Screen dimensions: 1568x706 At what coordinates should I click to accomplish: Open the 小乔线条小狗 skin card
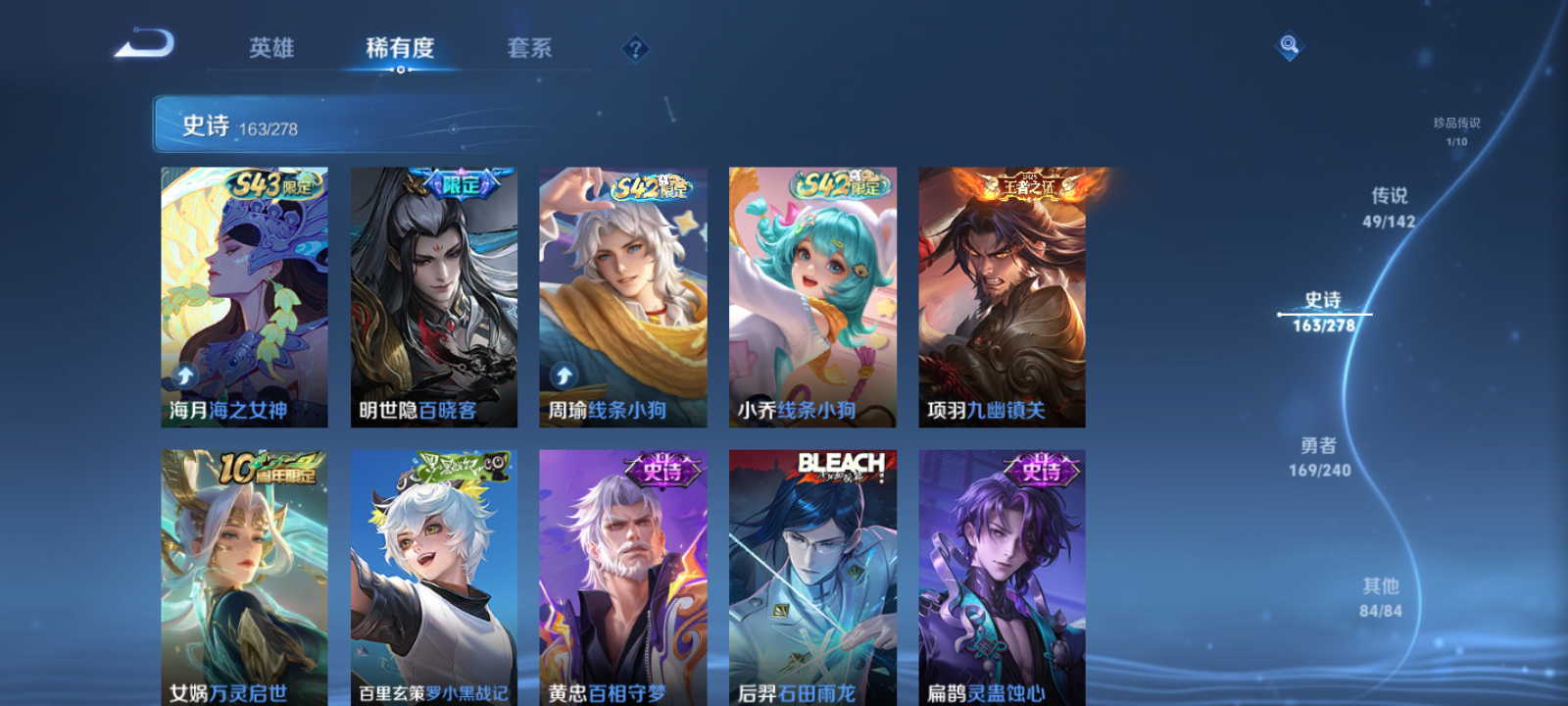[812, 294]
